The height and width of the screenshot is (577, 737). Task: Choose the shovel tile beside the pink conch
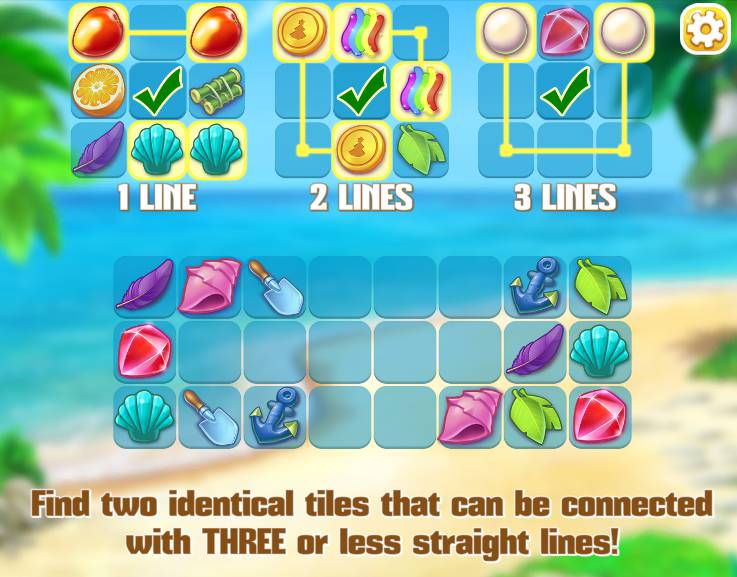(x=275, y=287)
